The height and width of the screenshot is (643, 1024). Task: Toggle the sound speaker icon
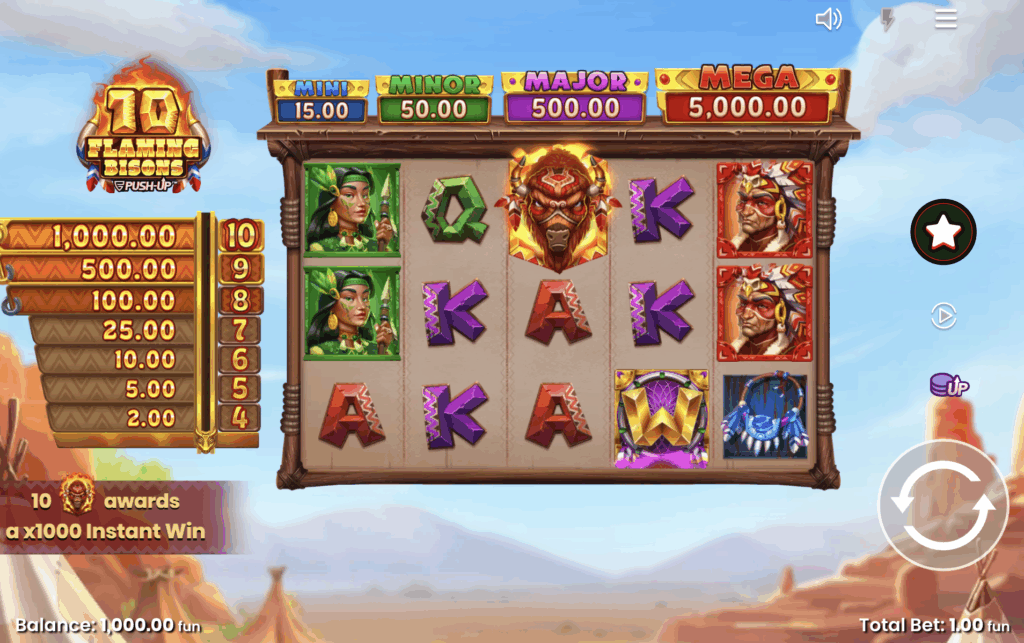tap(828, 19)
